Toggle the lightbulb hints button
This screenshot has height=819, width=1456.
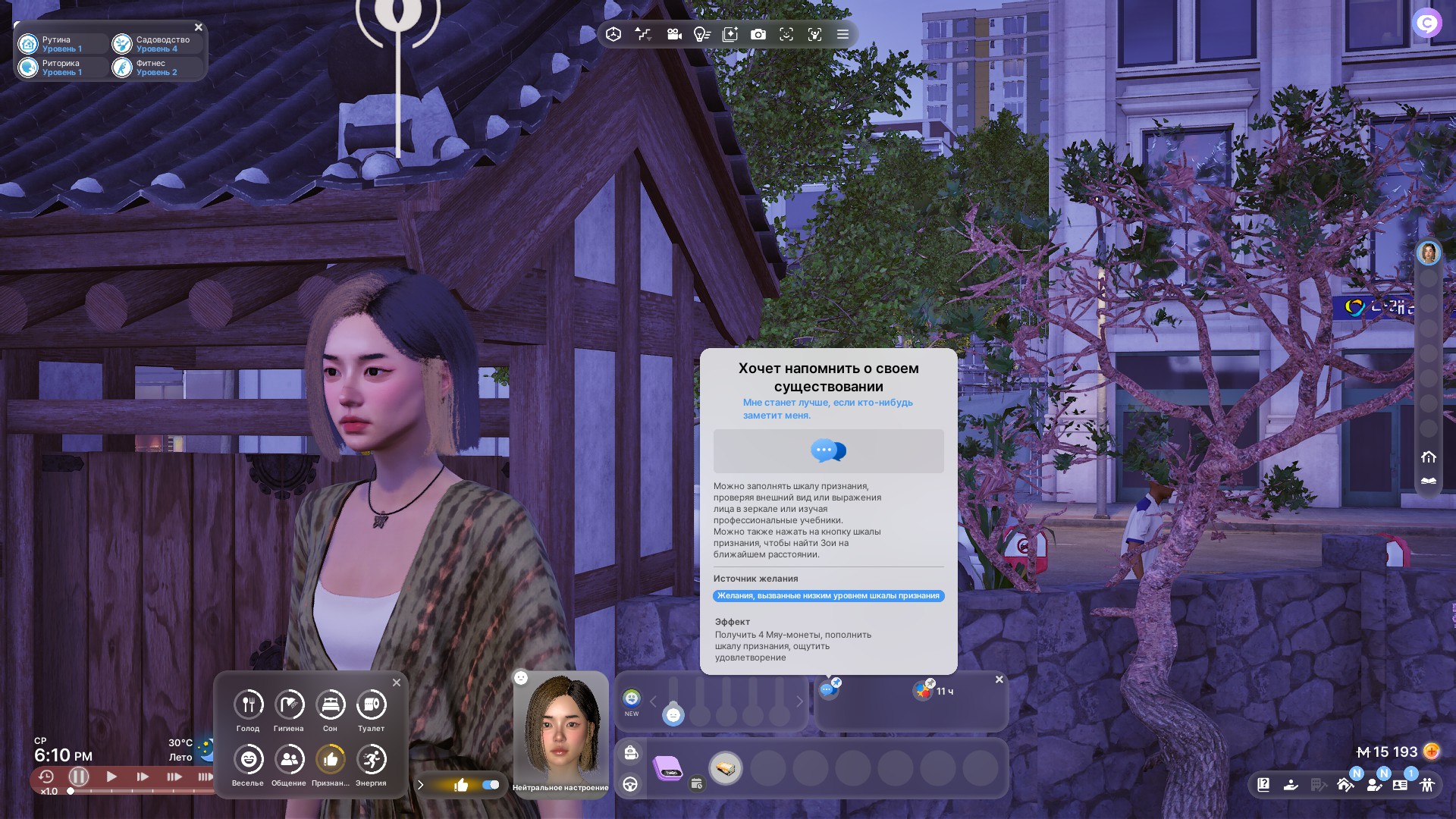click(x=702, y=34)
